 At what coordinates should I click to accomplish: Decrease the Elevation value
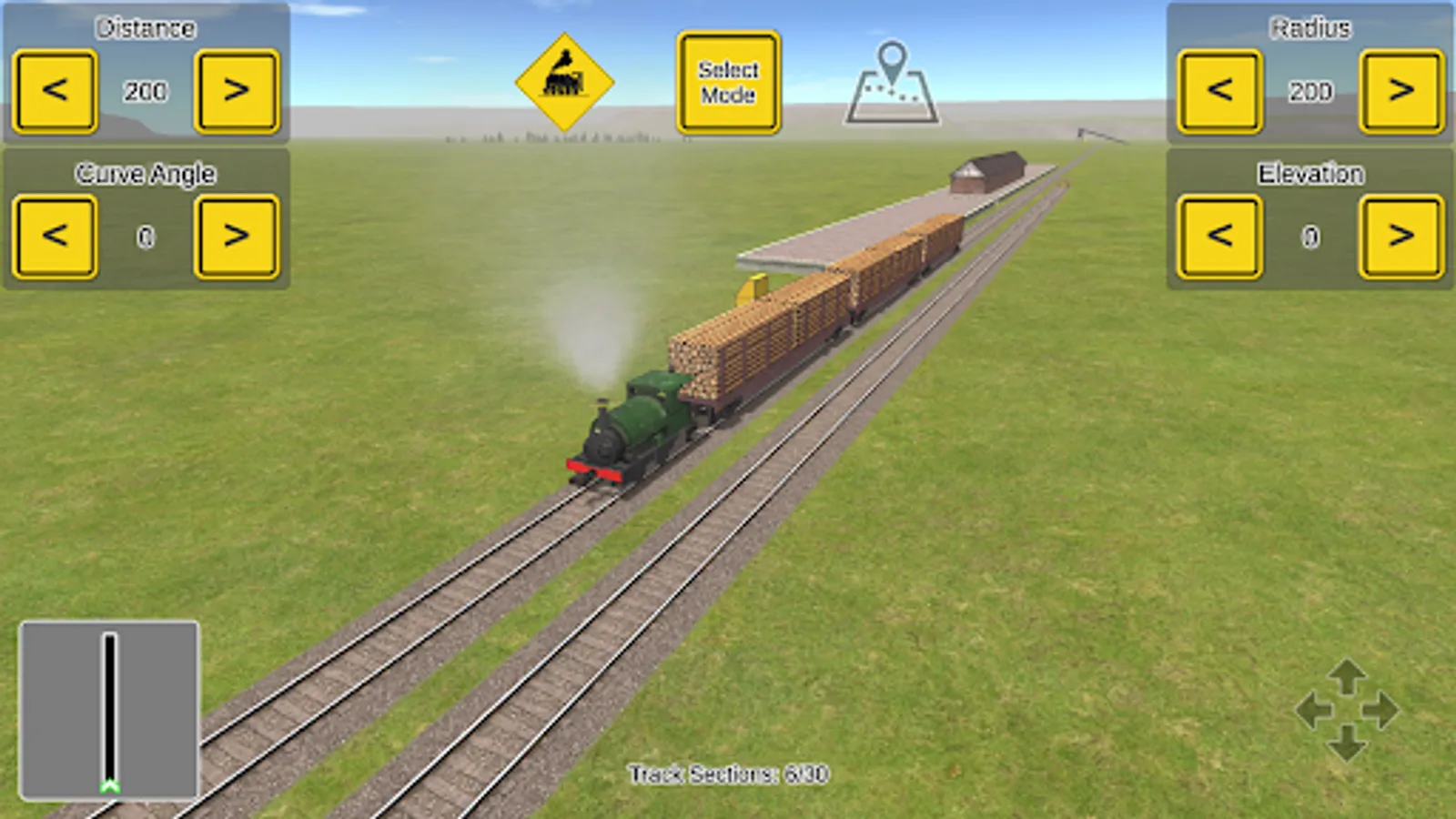tap(1219, 237)
